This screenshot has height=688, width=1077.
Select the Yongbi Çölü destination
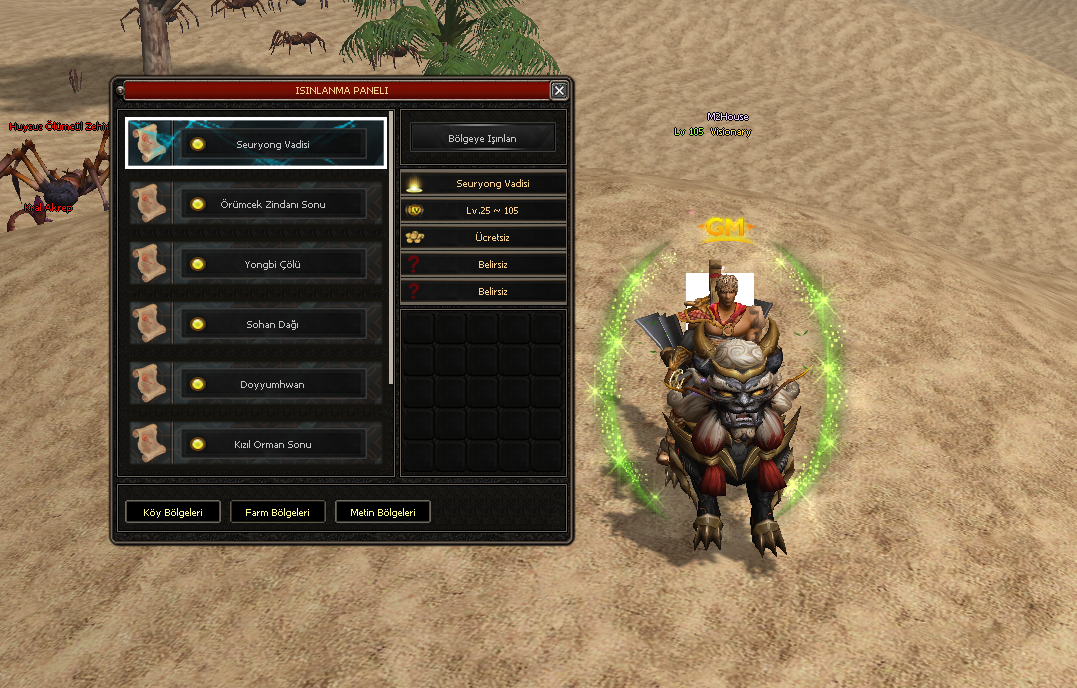pyautogui.click(x=272, y=265)
